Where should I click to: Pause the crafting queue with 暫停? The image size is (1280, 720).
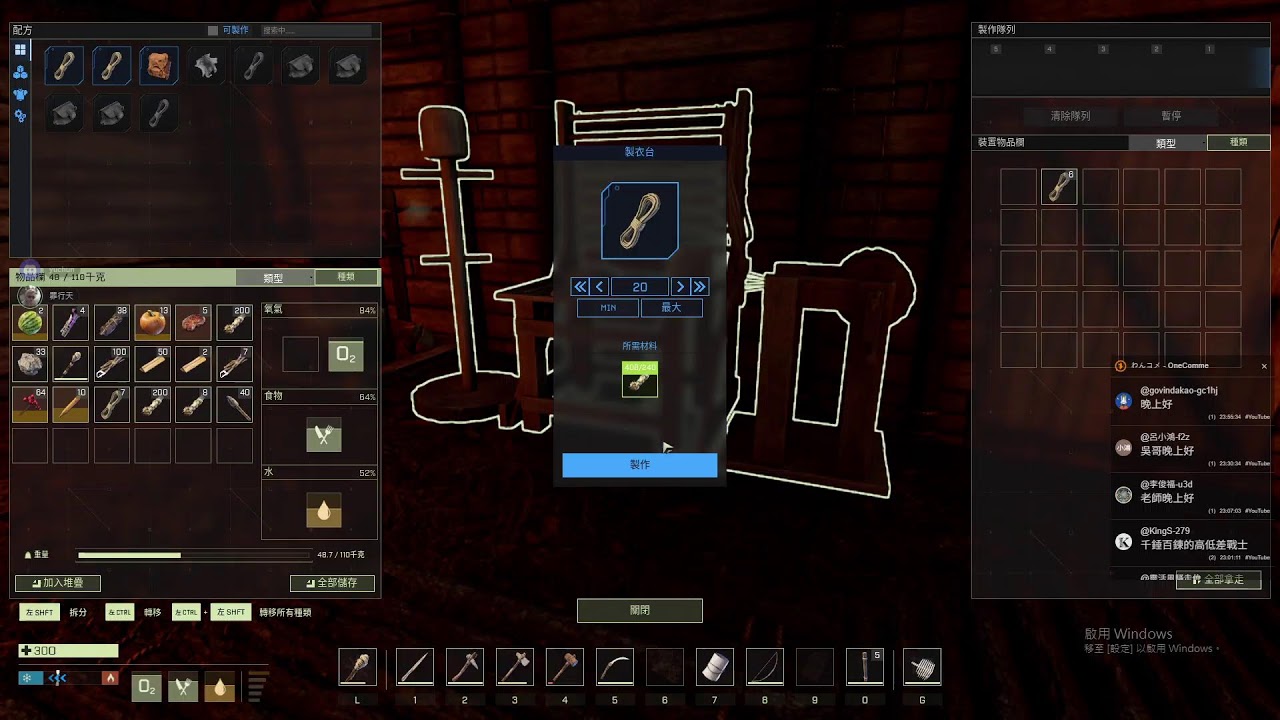click(x=1171, y=116)
